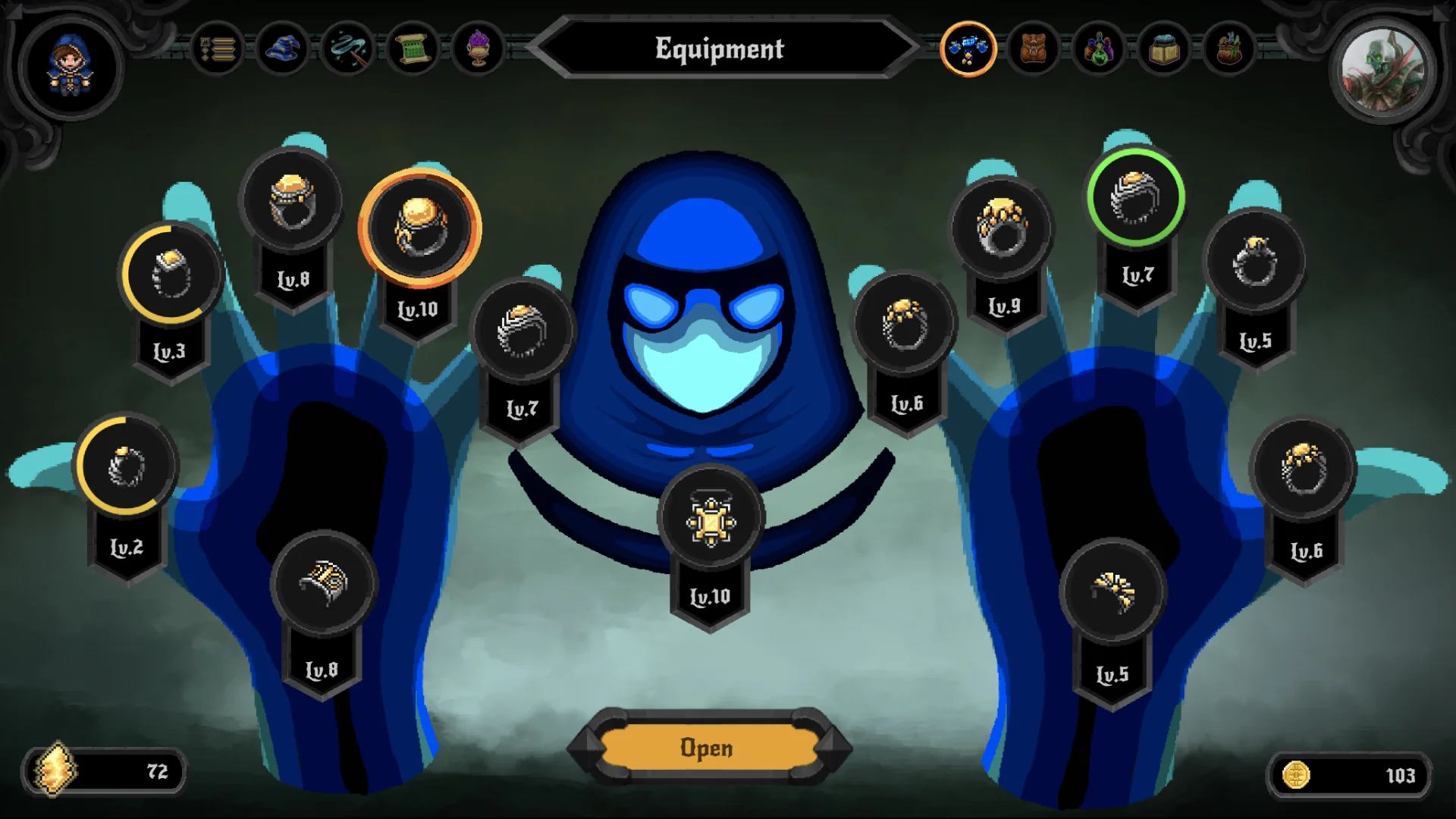Image resolution: width=1456 pixels, height=819 pixels.
Task: Select the potions icon
Action: [1100, 49]
